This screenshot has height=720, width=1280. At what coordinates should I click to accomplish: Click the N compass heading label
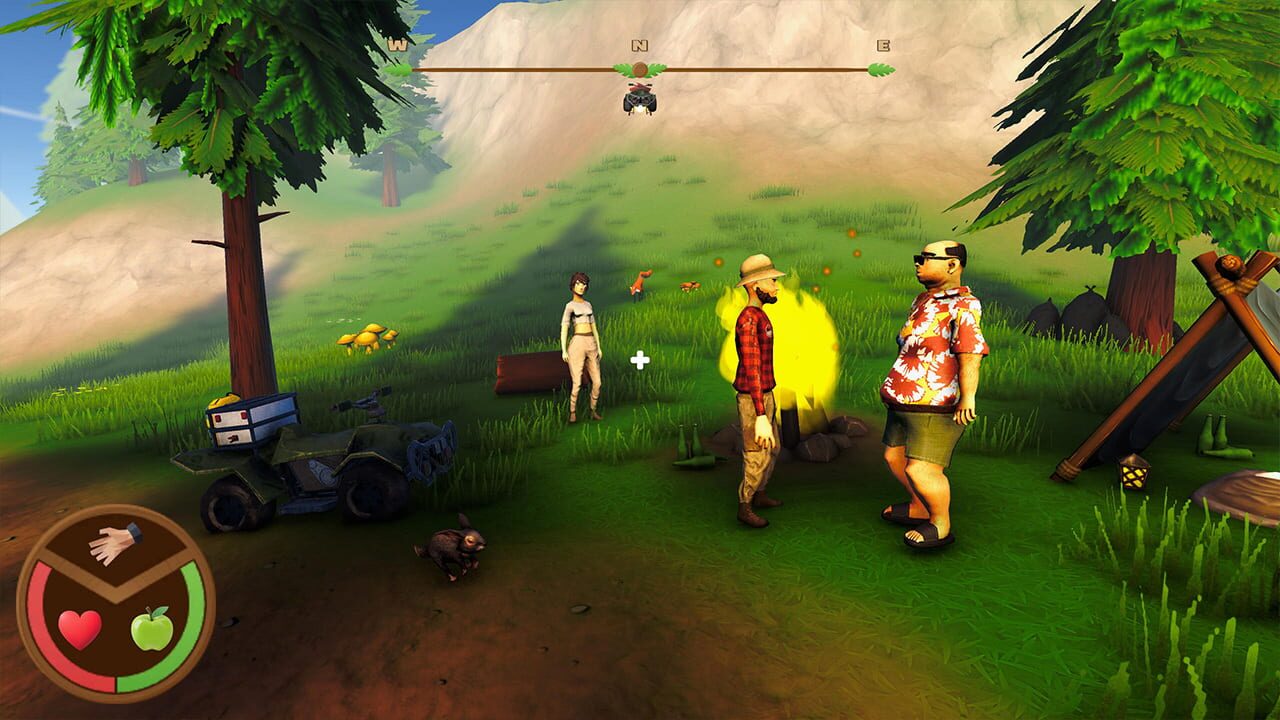[x=637, y=44]
